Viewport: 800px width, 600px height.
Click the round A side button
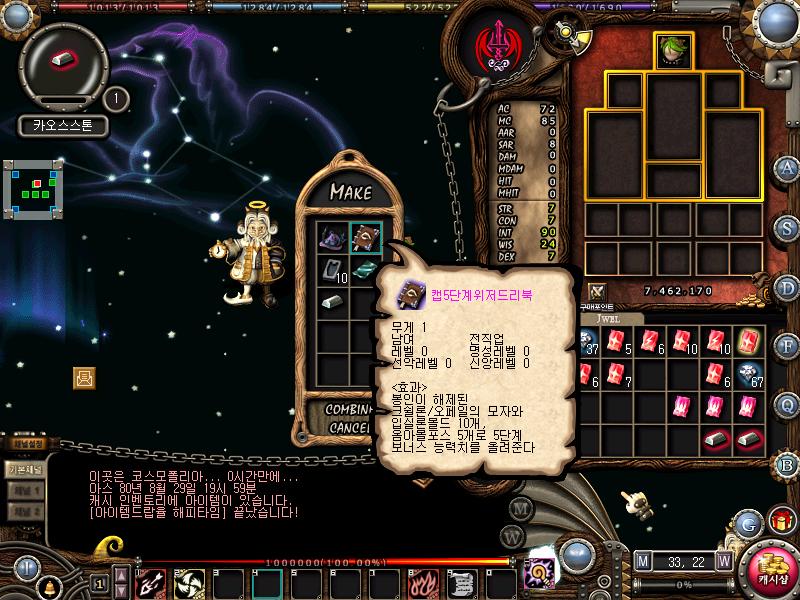[789, 167]
